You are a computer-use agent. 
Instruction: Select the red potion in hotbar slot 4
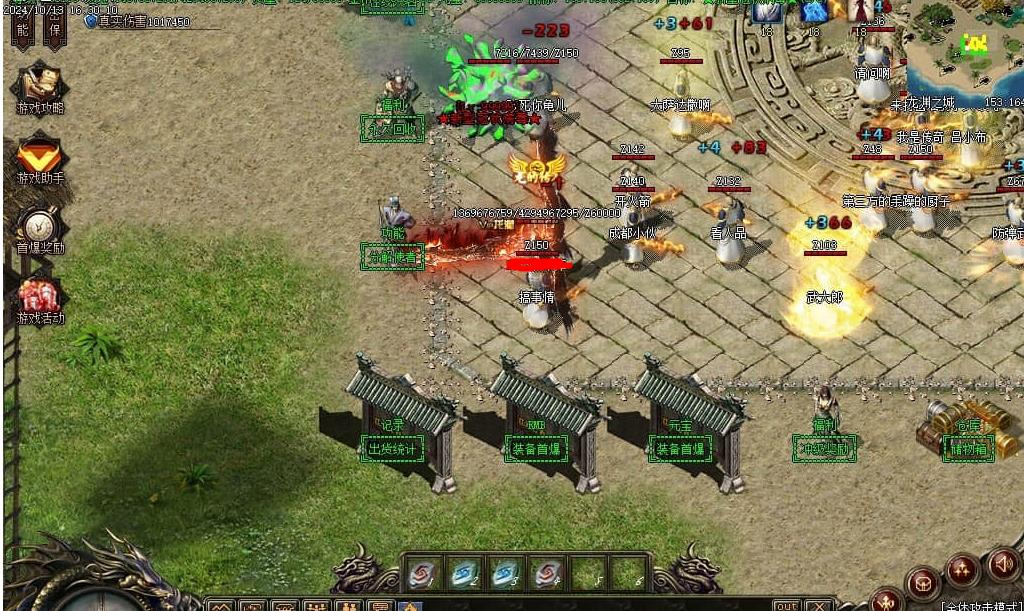(x=546, y=574)
